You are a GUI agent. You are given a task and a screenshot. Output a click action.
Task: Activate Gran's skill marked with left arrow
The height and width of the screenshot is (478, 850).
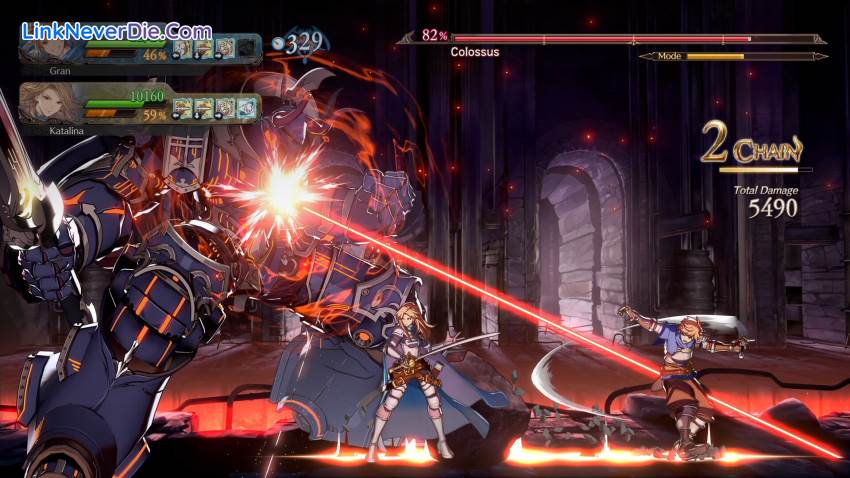[183, 48]
